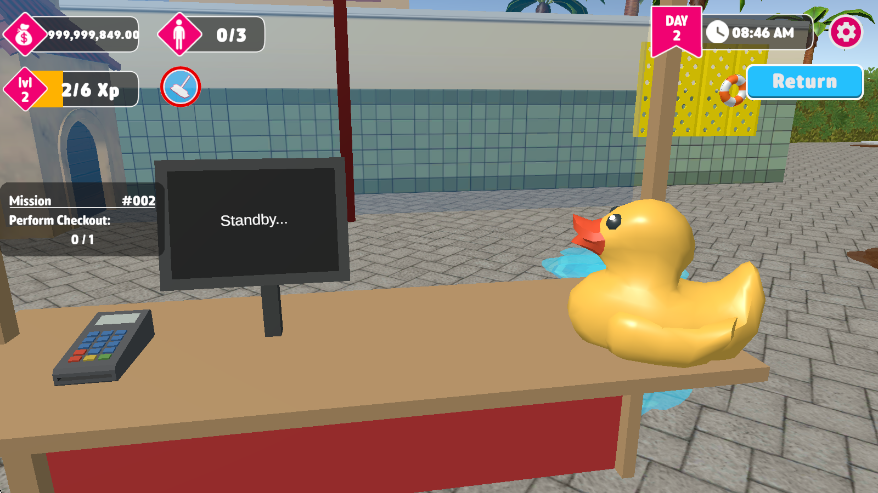Click the blue Return button
878x493 pixels.
tap(804, 82)
